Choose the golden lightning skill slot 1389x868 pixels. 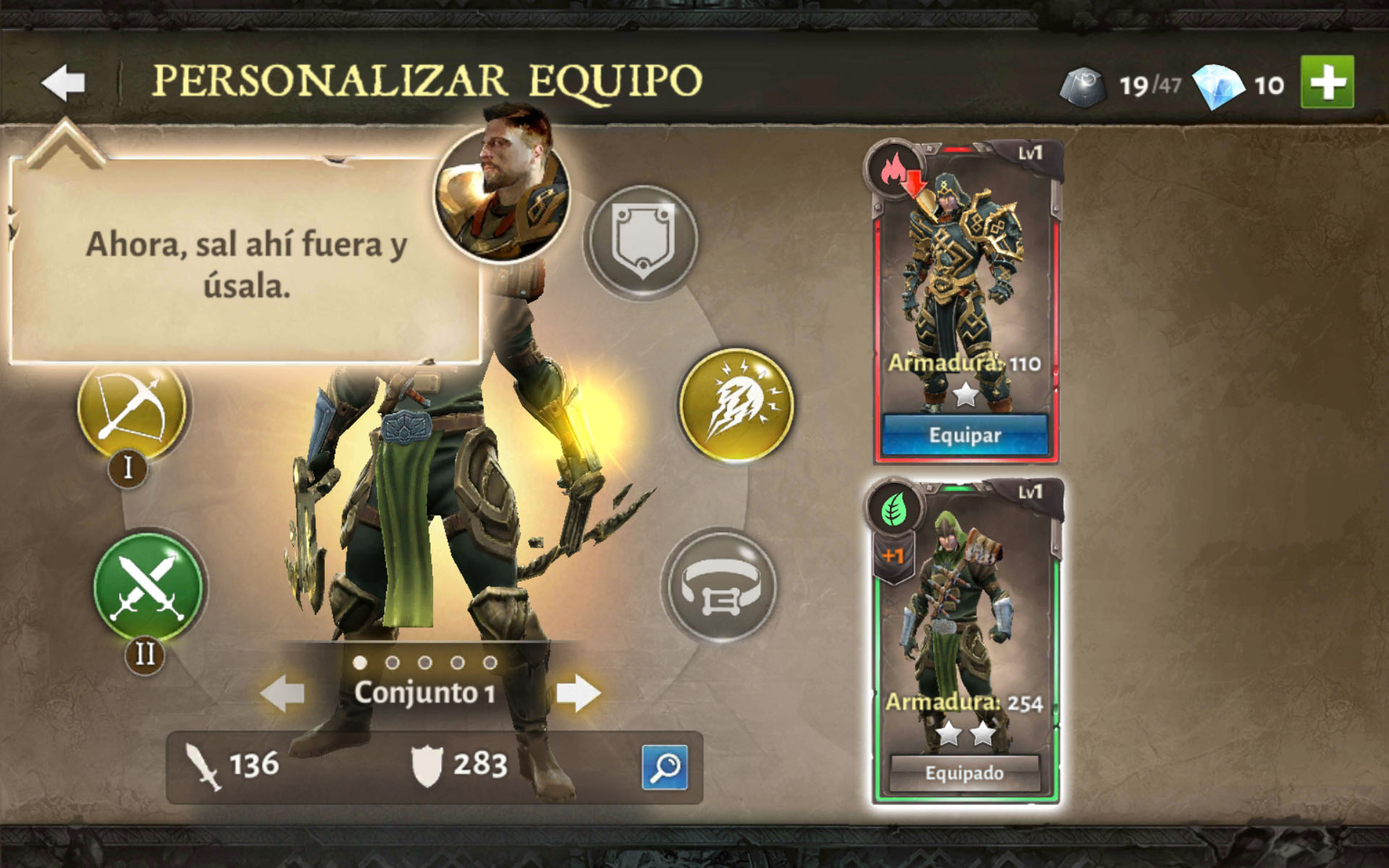(736, 404)
